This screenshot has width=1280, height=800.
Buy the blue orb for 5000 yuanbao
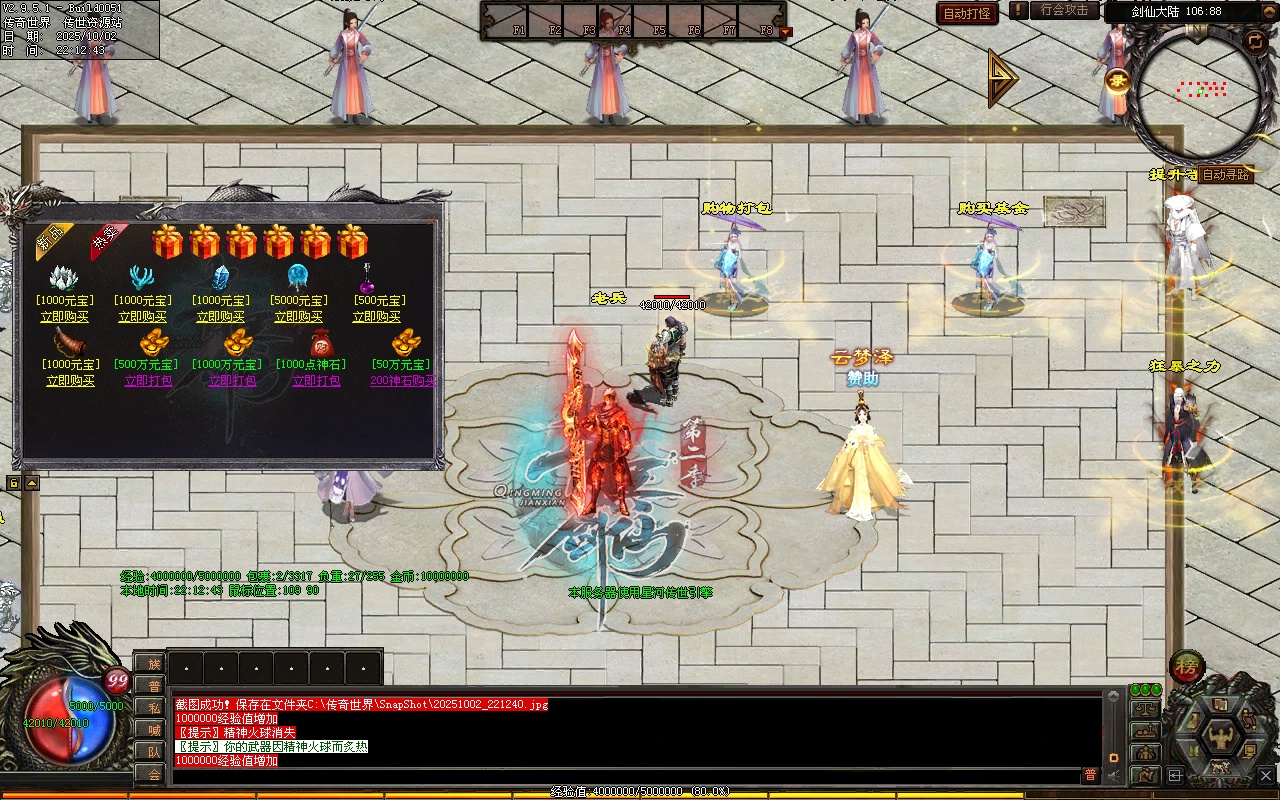(x=298, y=317)
